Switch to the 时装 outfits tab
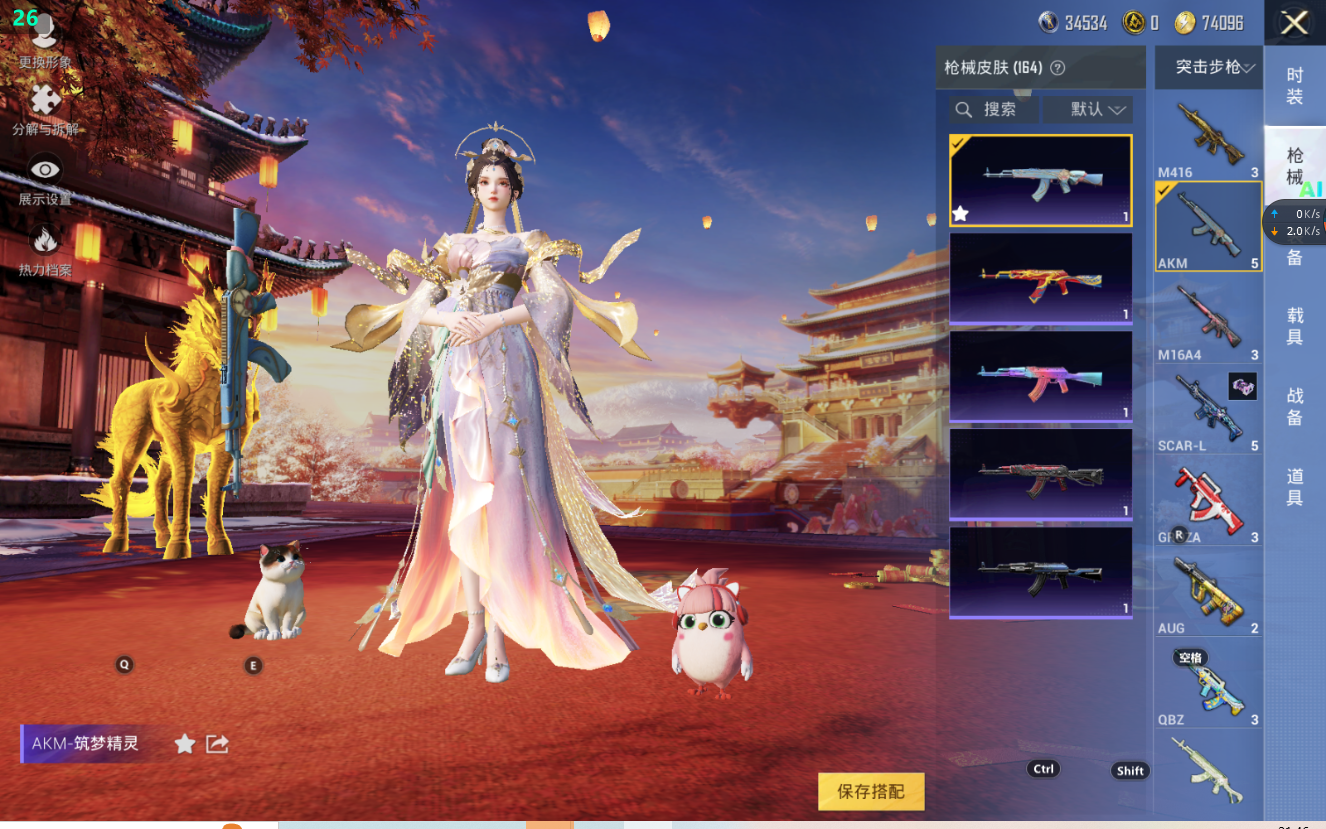This screenshot has width=1326, height=829. click(x=1295, y=86)
